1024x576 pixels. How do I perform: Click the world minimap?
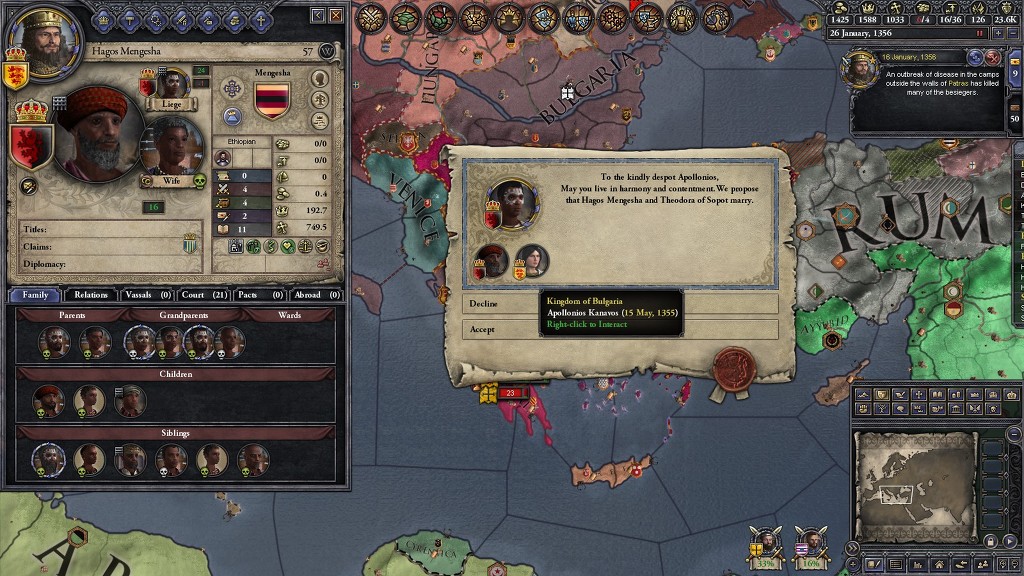(x=914, y=485)
